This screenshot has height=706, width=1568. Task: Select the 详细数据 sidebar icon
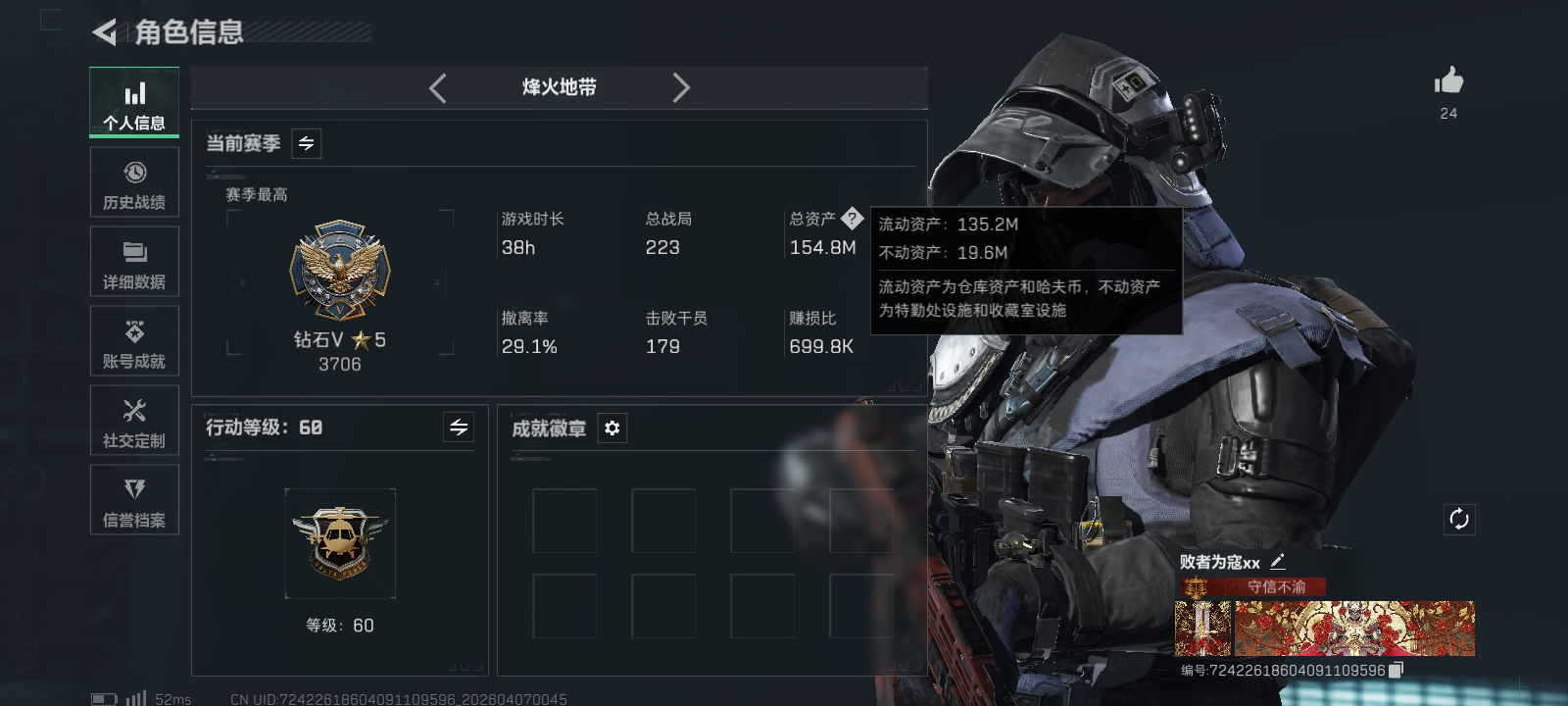click(134, 262)
